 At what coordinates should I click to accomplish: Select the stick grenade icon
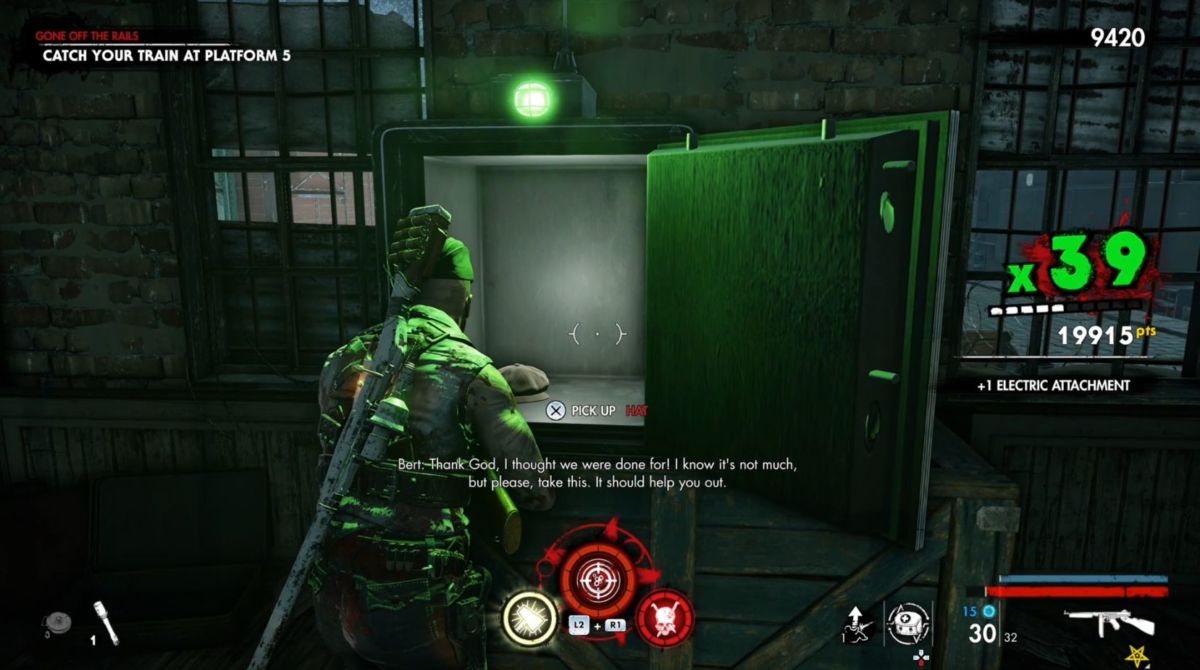pyautogui.click(x=106, y=622)
